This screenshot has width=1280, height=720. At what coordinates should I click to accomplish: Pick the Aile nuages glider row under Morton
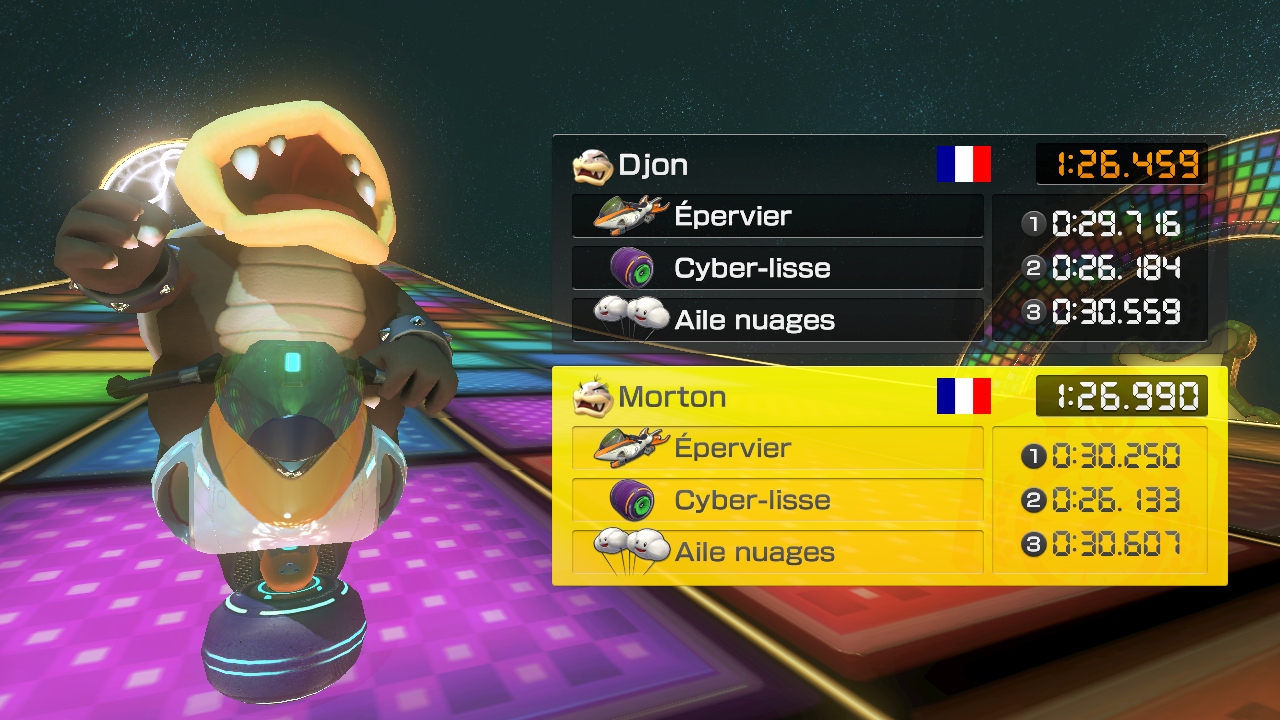[x=777, y=552]
